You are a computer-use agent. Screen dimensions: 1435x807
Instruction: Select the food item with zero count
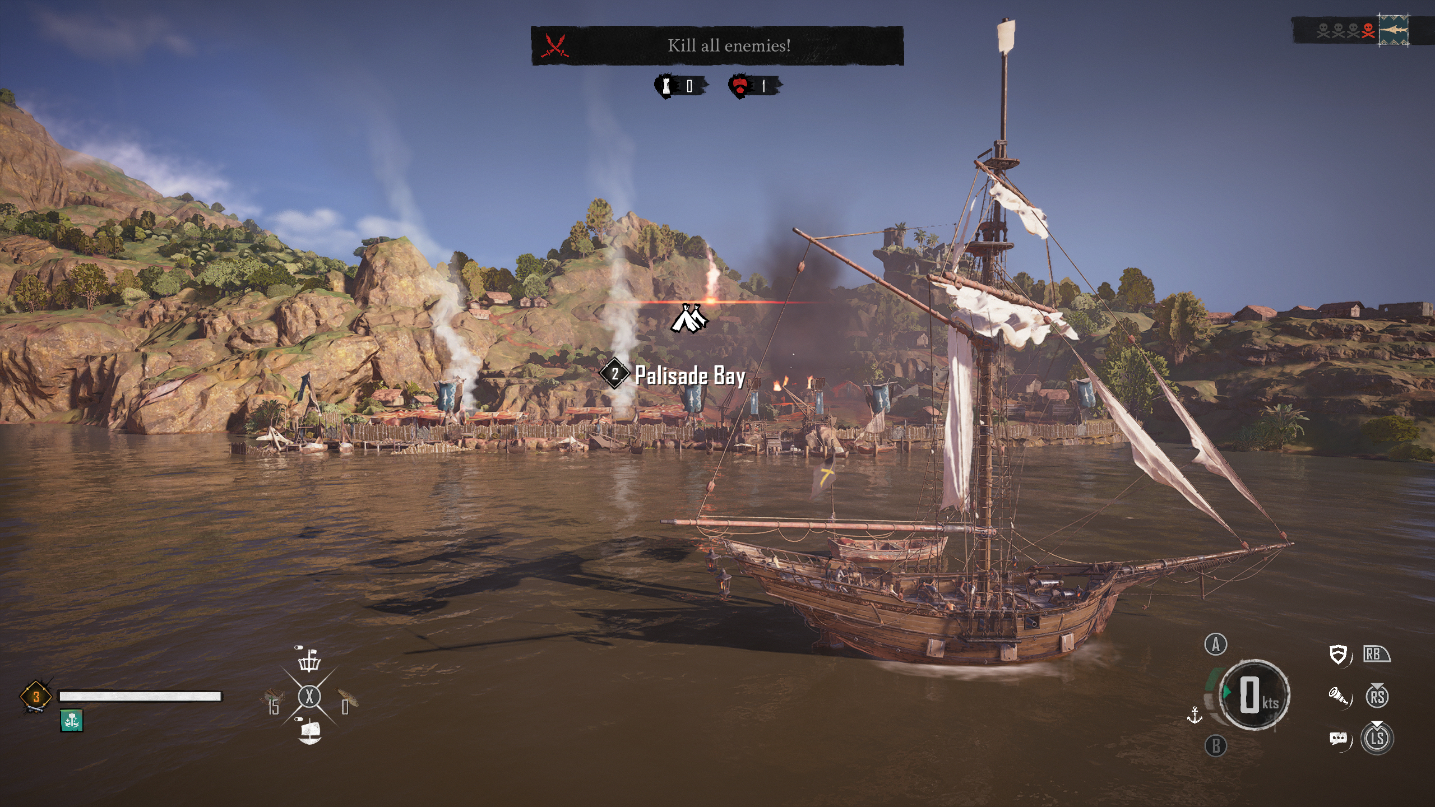coord(347,699)
